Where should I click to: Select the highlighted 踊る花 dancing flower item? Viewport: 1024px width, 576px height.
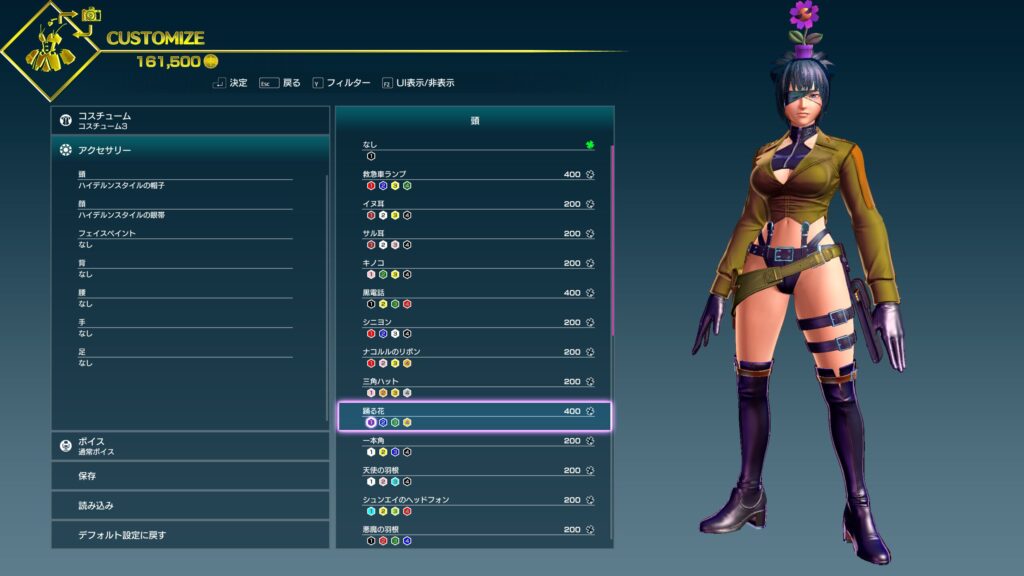pos(474,416)
